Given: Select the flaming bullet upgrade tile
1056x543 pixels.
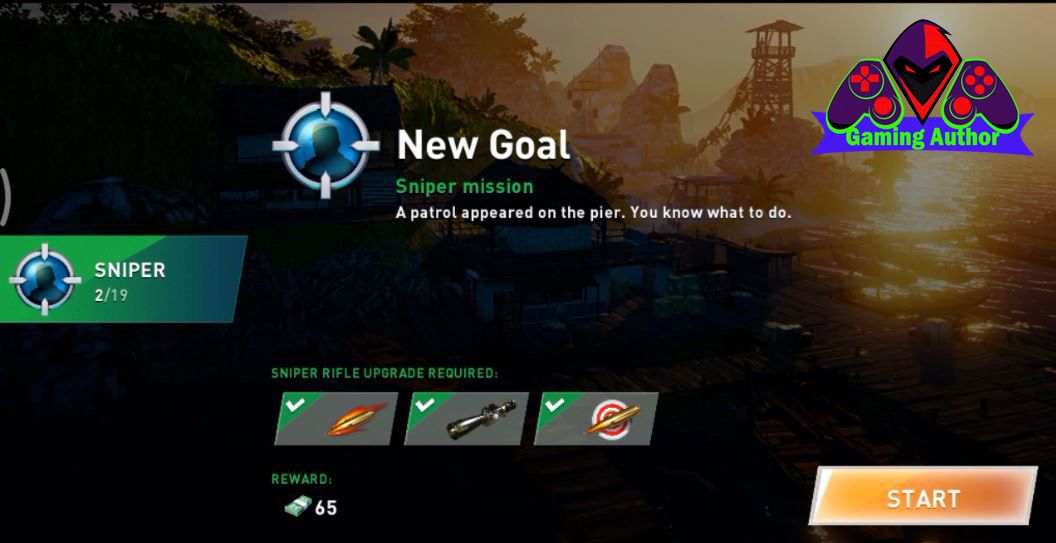Looking at the screenshot, I should [x=336, y=418].
